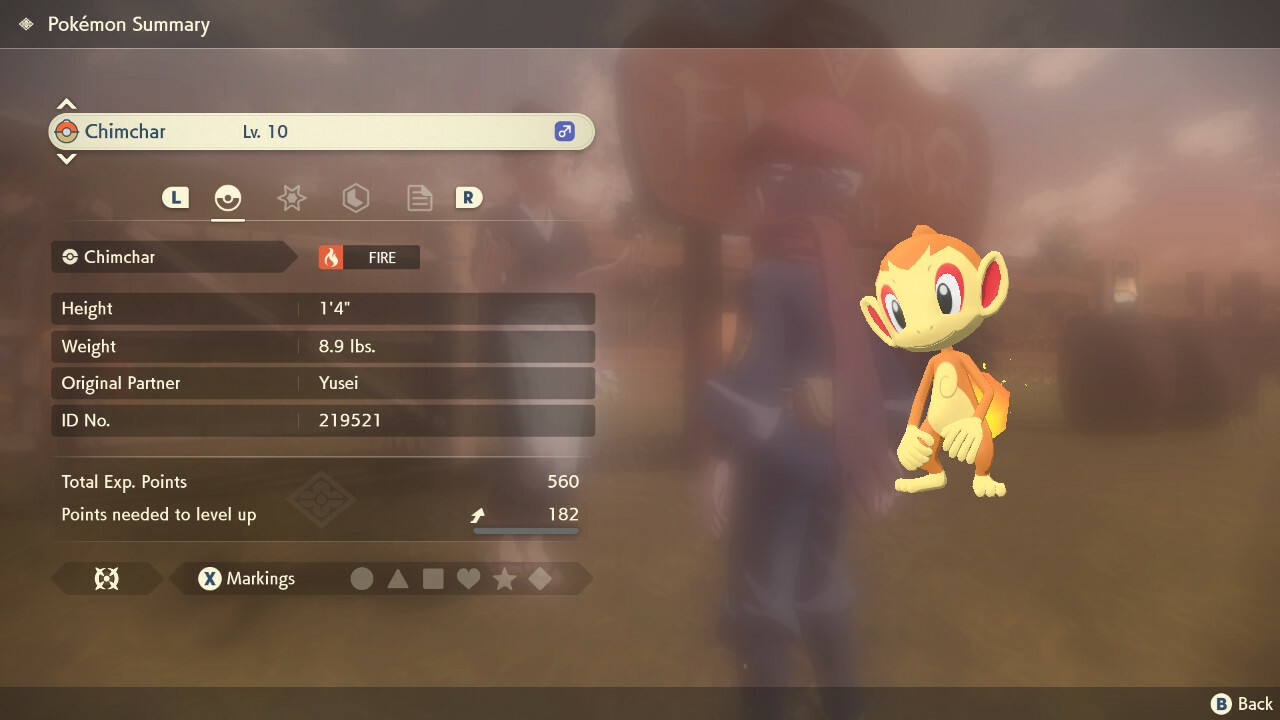Go to the next Pokémon with down arrow
The image size is (1280, 720).
(x=66, y=158)
